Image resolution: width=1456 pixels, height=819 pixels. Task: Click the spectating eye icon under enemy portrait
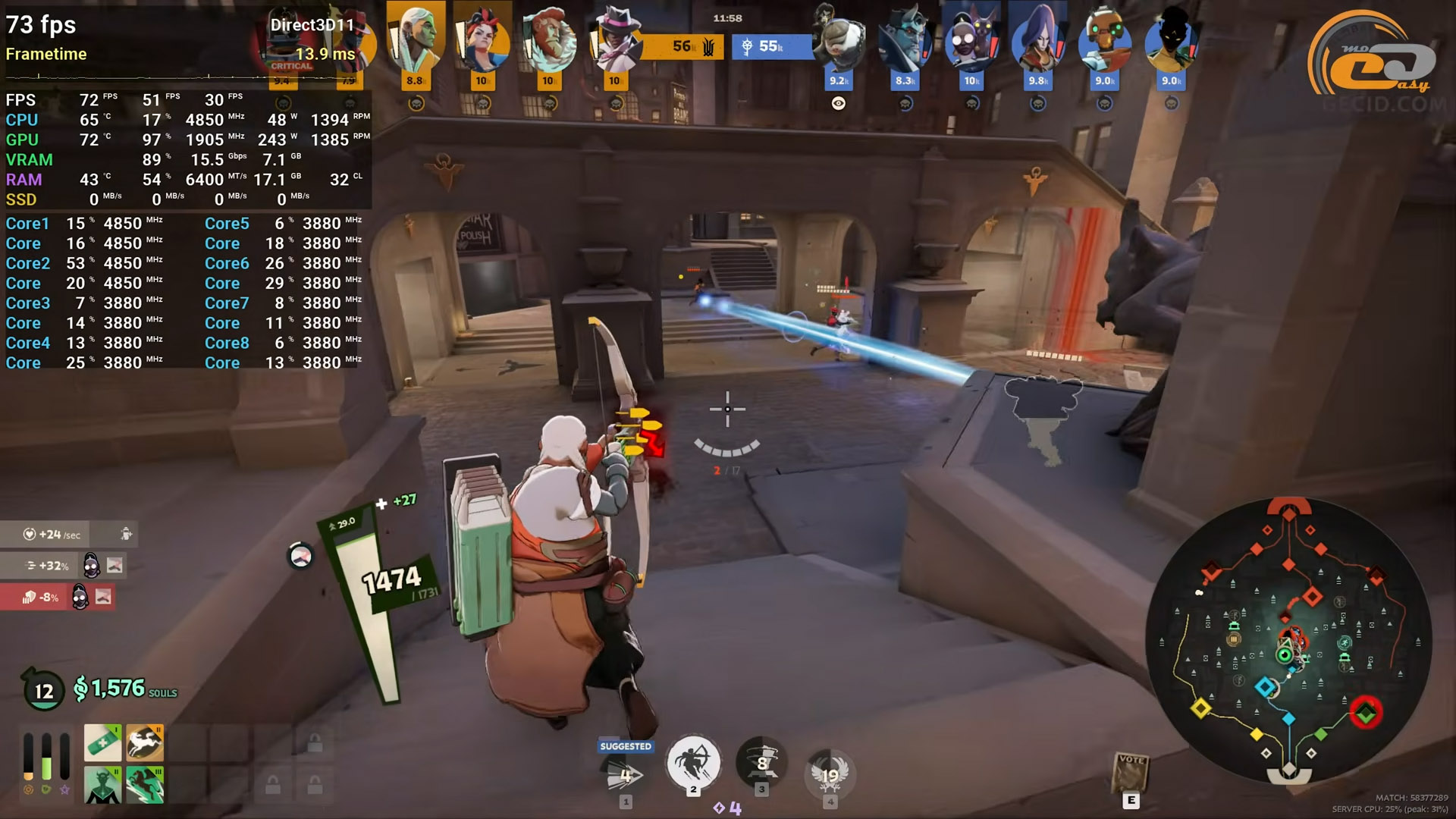point(838,104)
